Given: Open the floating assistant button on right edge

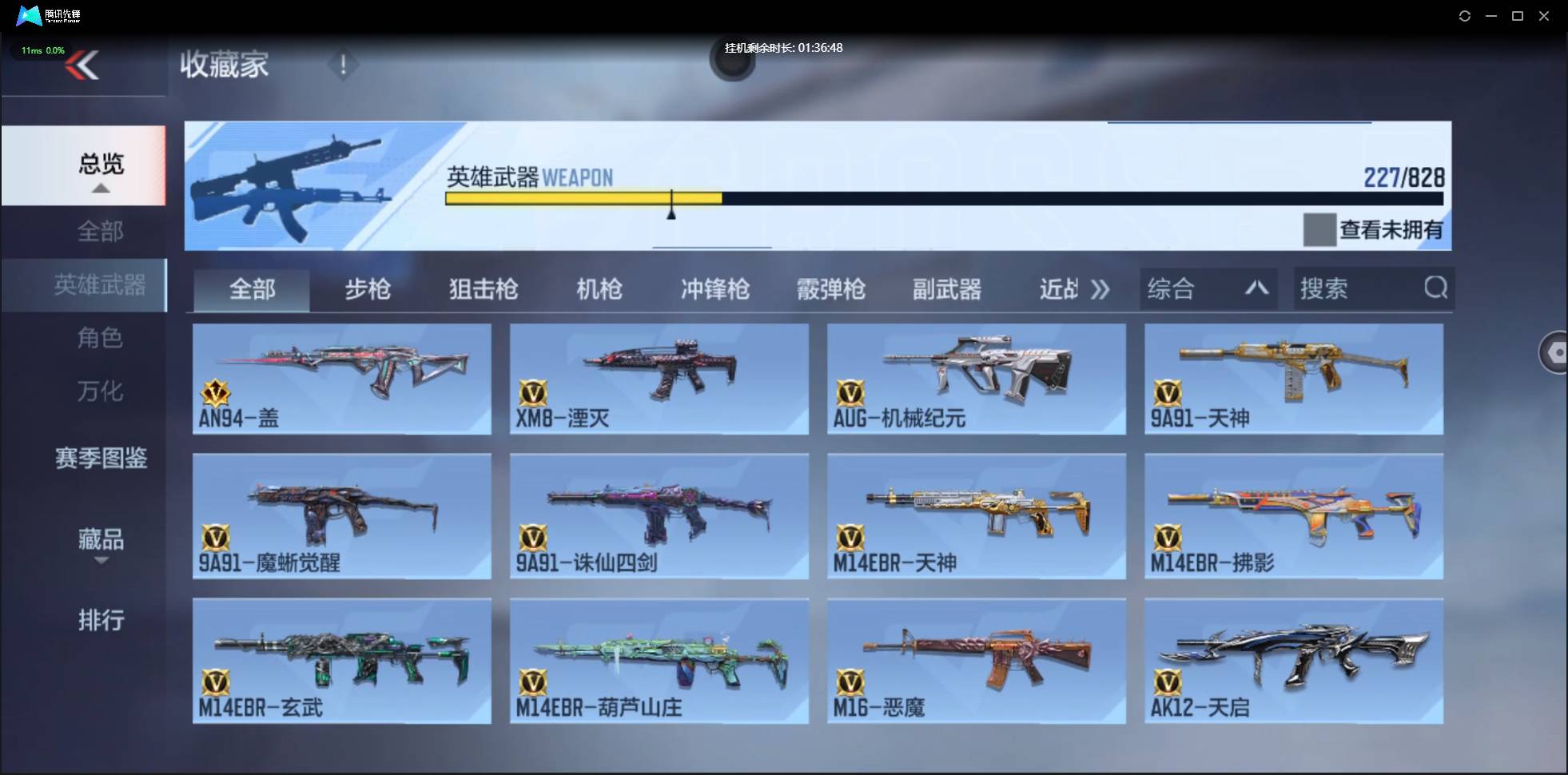Looking at the screenshot, I should (x=1556, y=352).
